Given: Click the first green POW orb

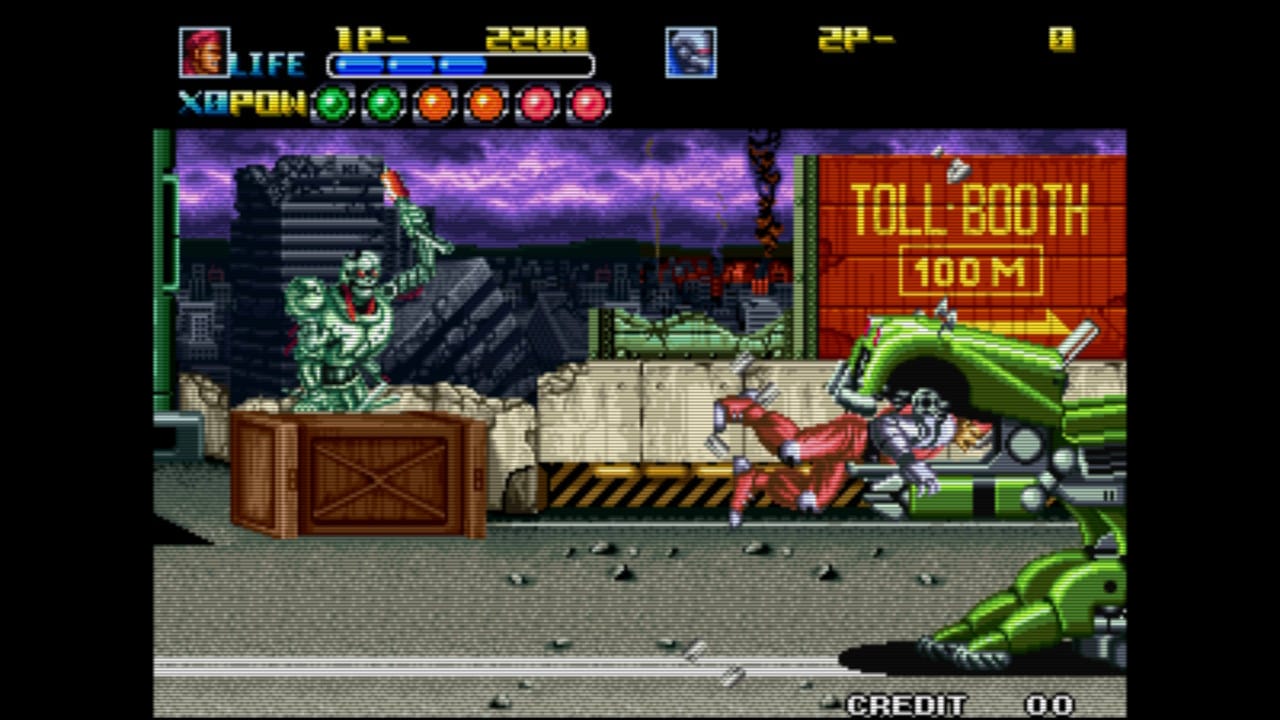Looking at the screenshot, I should tap(331, 102).
